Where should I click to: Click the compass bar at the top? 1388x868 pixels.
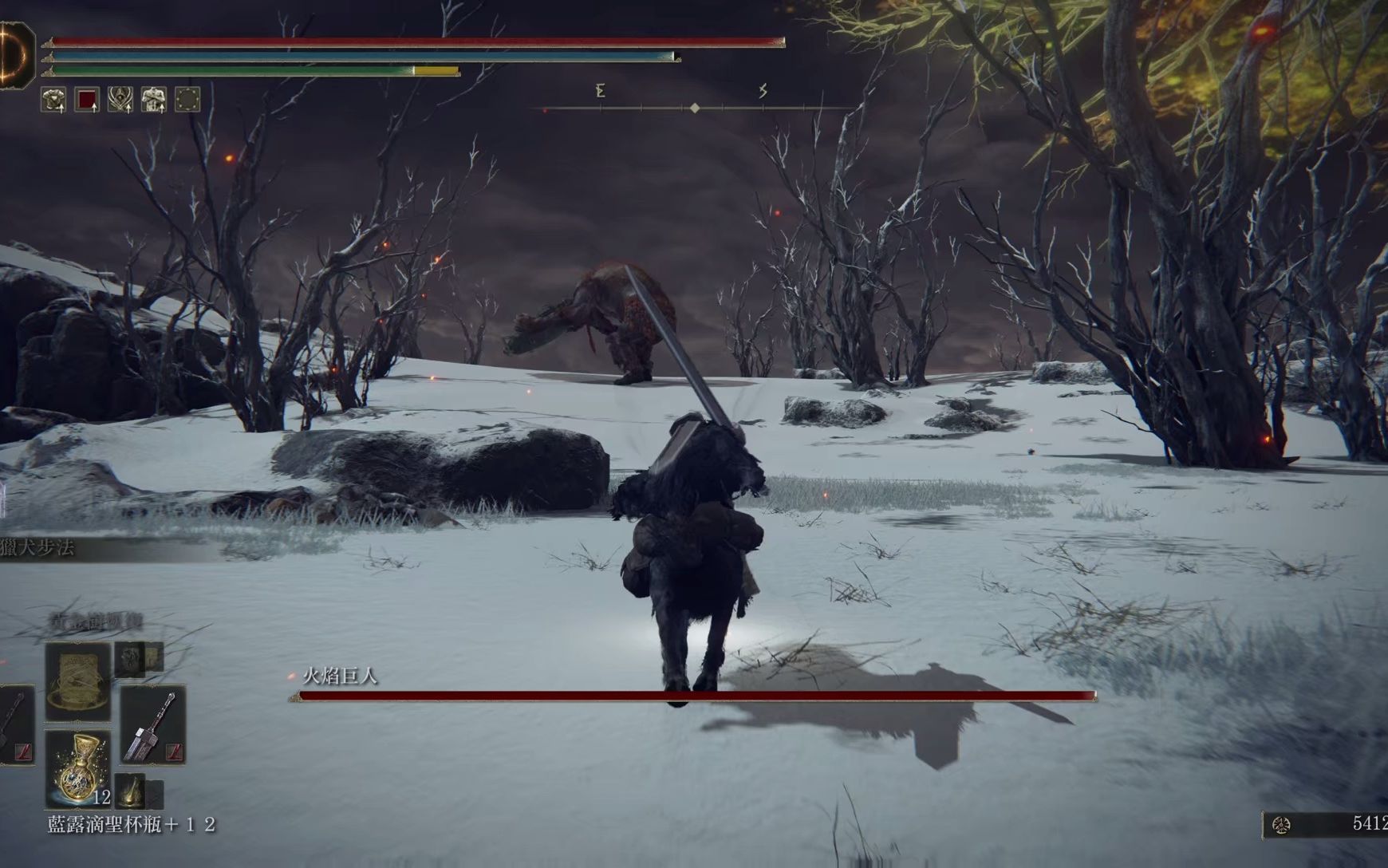tap(694, 108)
